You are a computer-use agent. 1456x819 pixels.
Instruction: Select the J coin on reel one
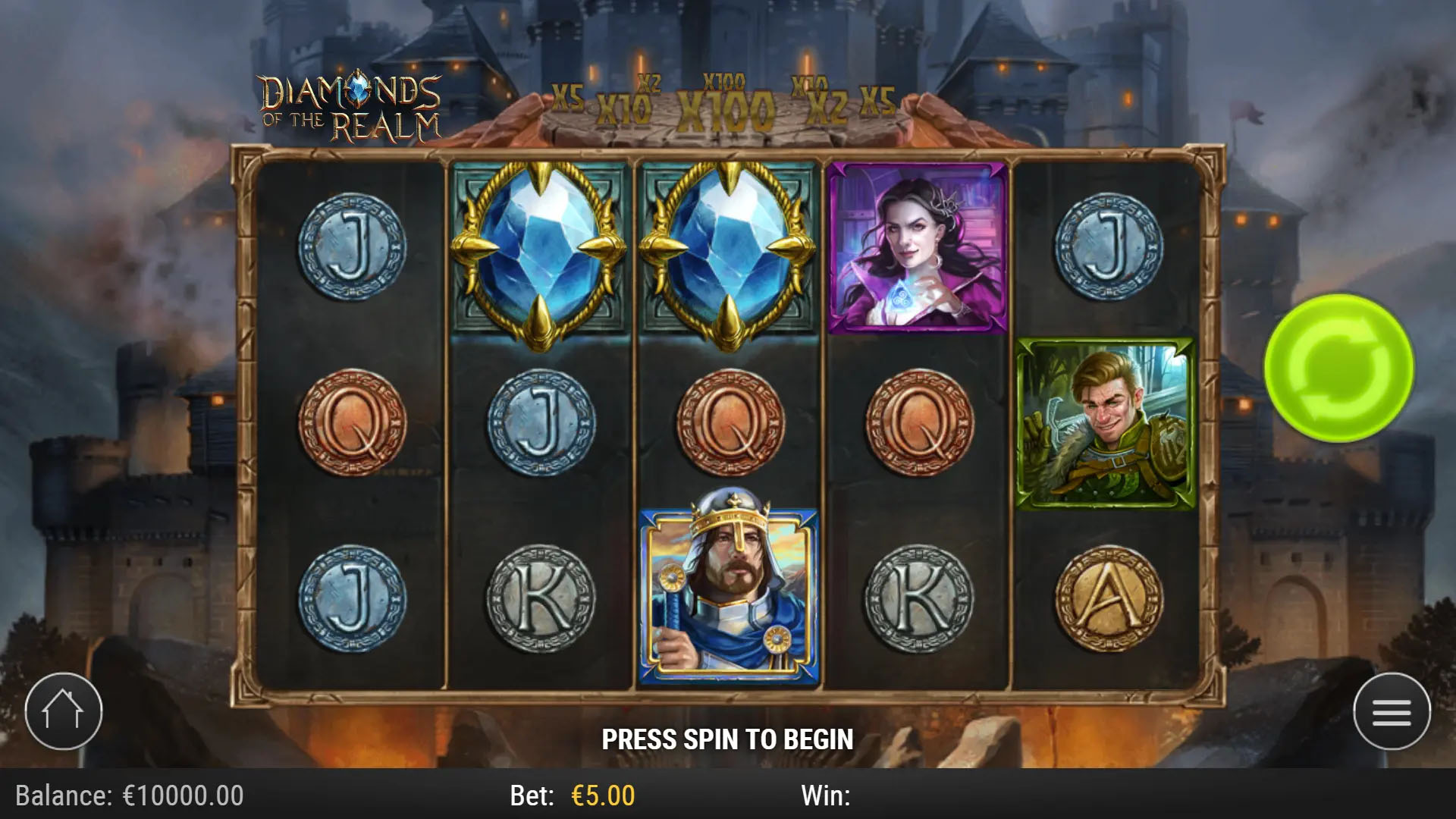[x=355, y=250]
